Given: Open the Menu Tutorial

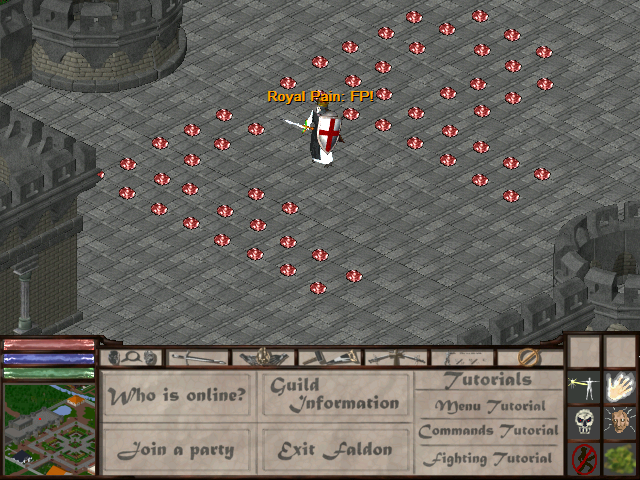Looking at the screenshot, I should pyautogui.click(x=490, y=406).
